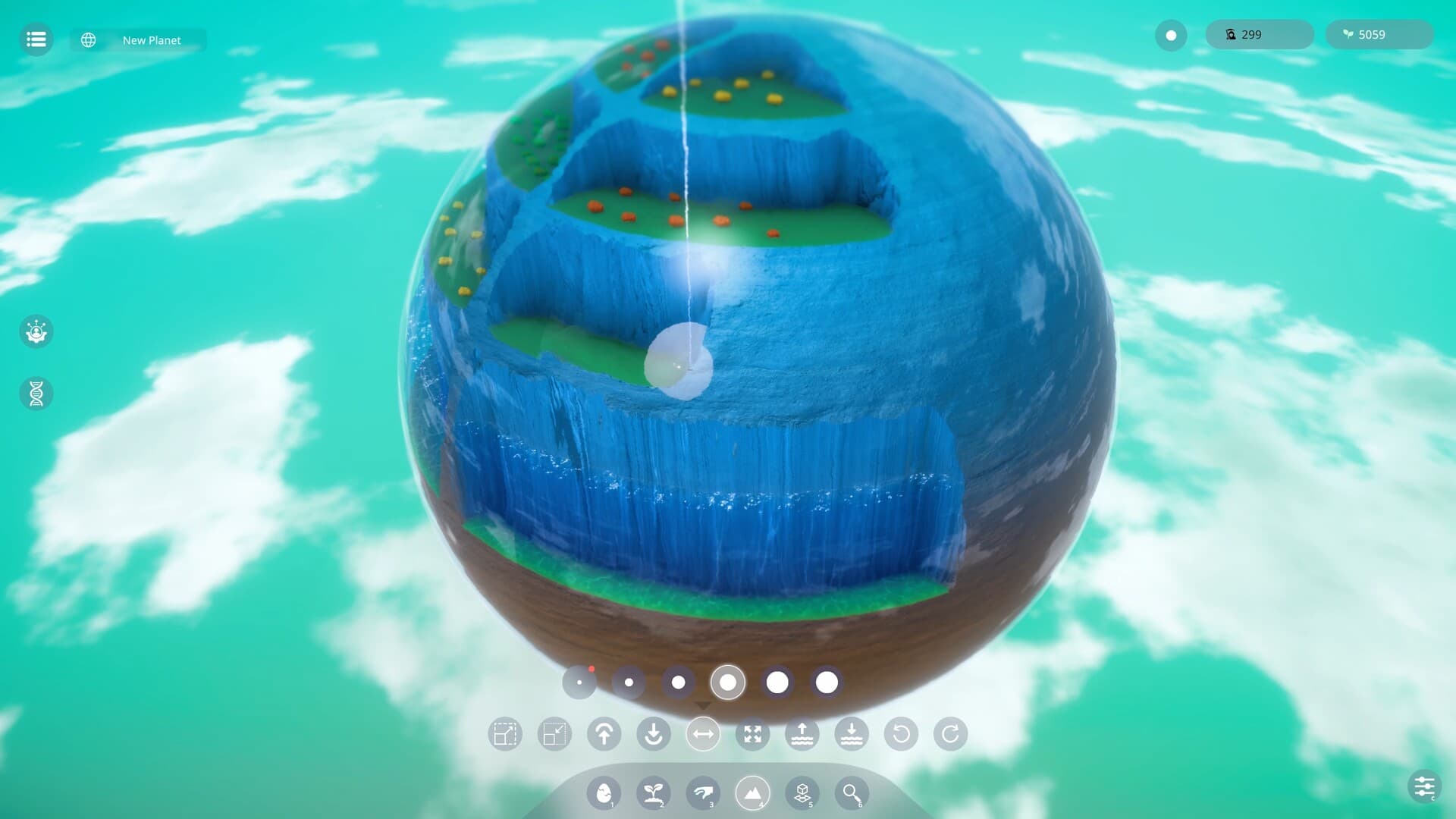Select the Raise terrain tool
Image resolution: width=1456 pixels, height=819 pixels.
[x=604, y=734]
